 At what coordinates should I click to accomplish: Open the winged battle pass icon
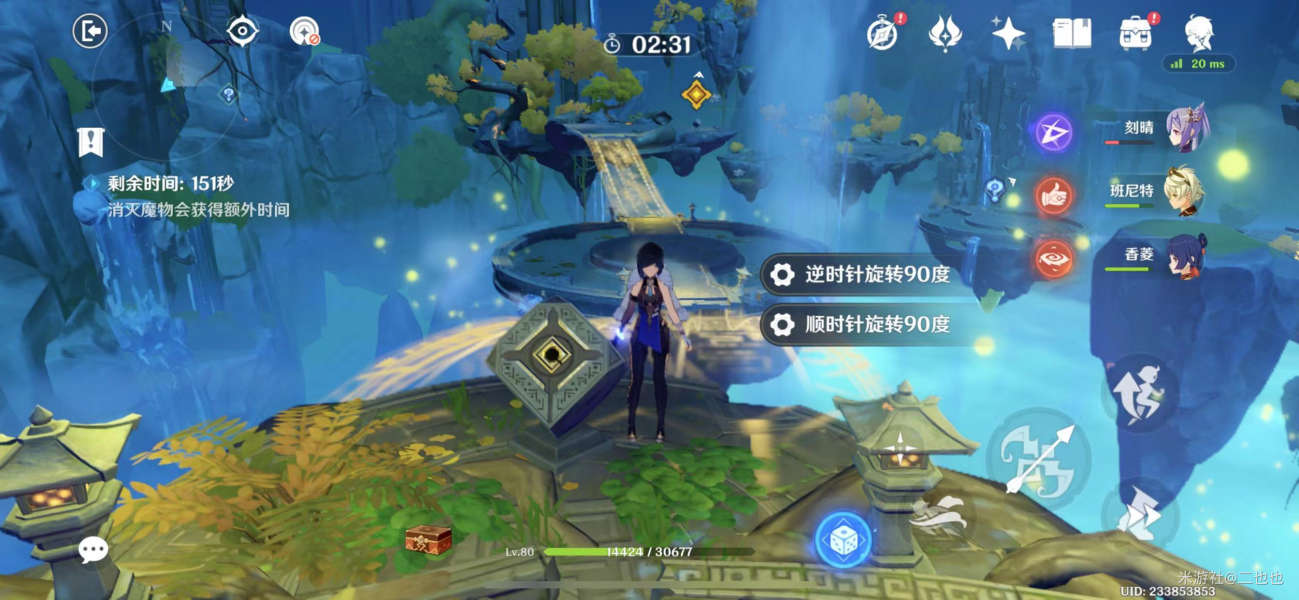pyautogui.click(x=944, y=34)
